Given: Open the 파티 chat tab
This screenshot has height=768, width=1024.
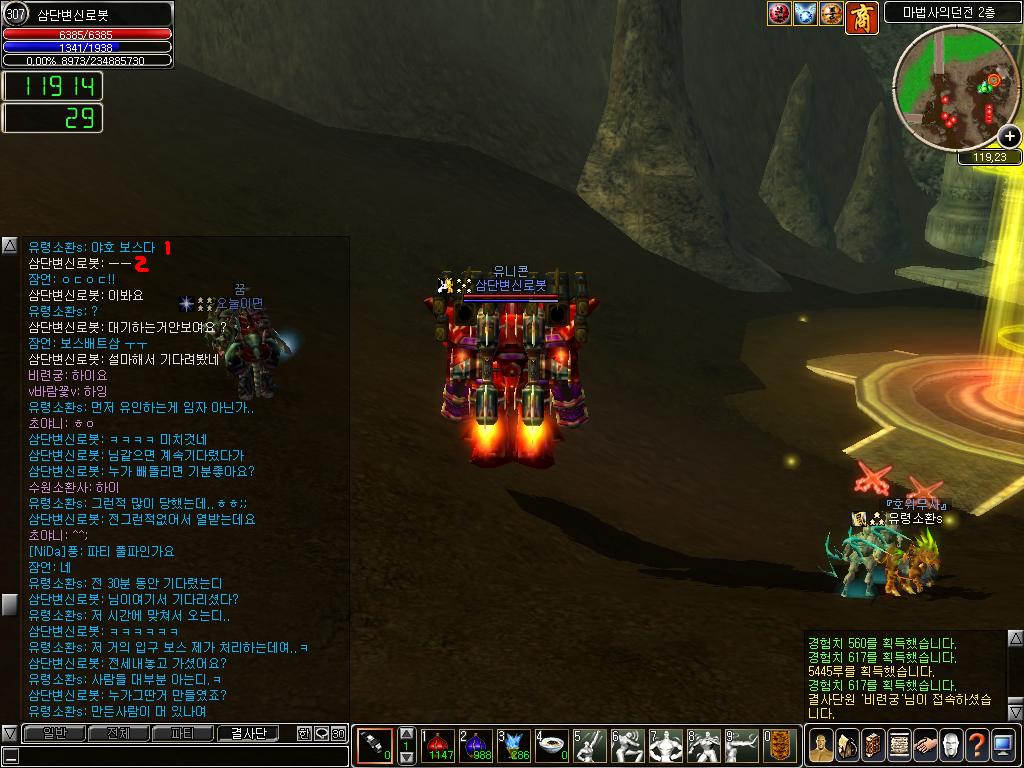Looking at the screenshot, I should (183, 733).
